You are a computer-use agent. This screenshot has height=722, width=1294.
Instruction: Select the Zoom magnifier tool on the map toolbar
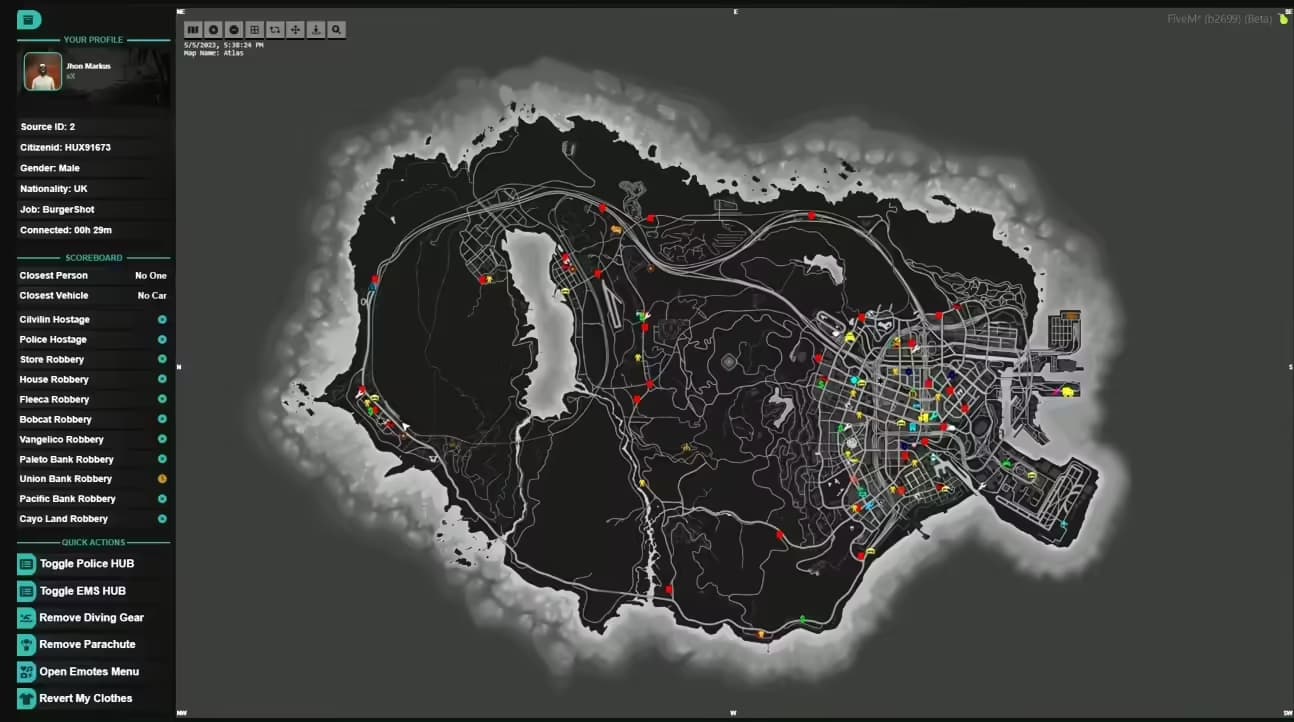click(336, 29)
